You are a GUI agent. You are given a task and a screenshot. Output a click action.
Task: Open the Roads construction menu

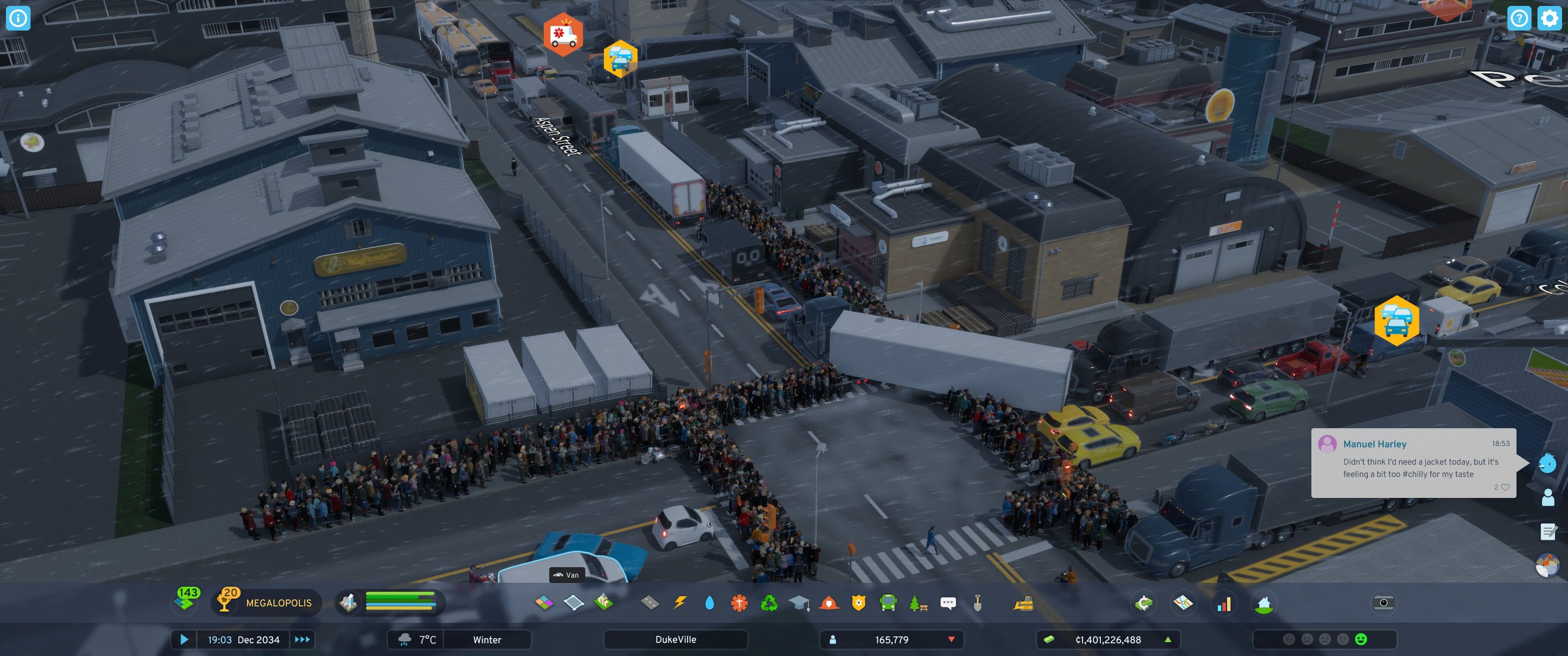click(649, 603)
